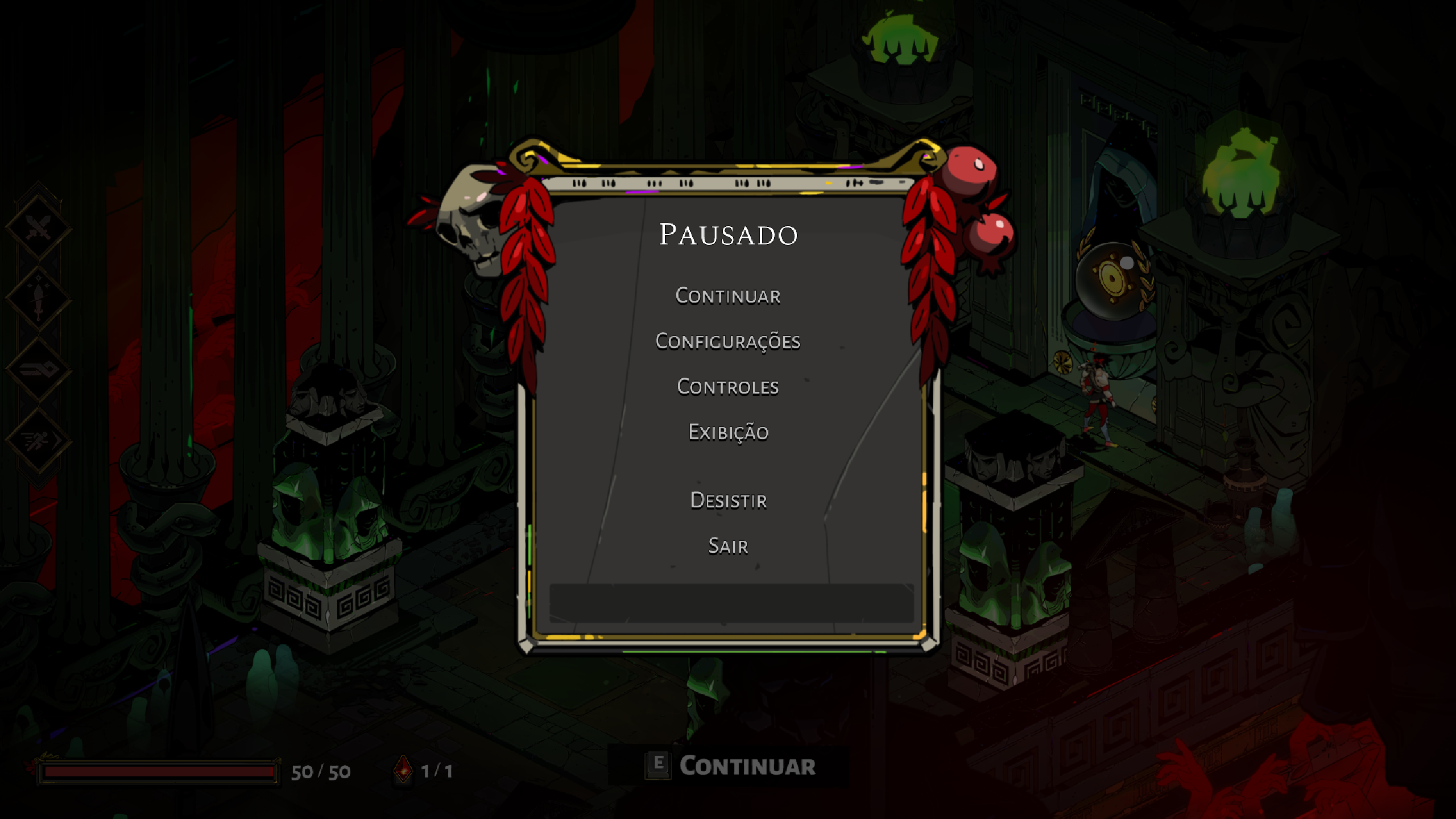1456x819 pixels.
Task: Open the Configurações settings menu
Action: click(x=728, y=341)
